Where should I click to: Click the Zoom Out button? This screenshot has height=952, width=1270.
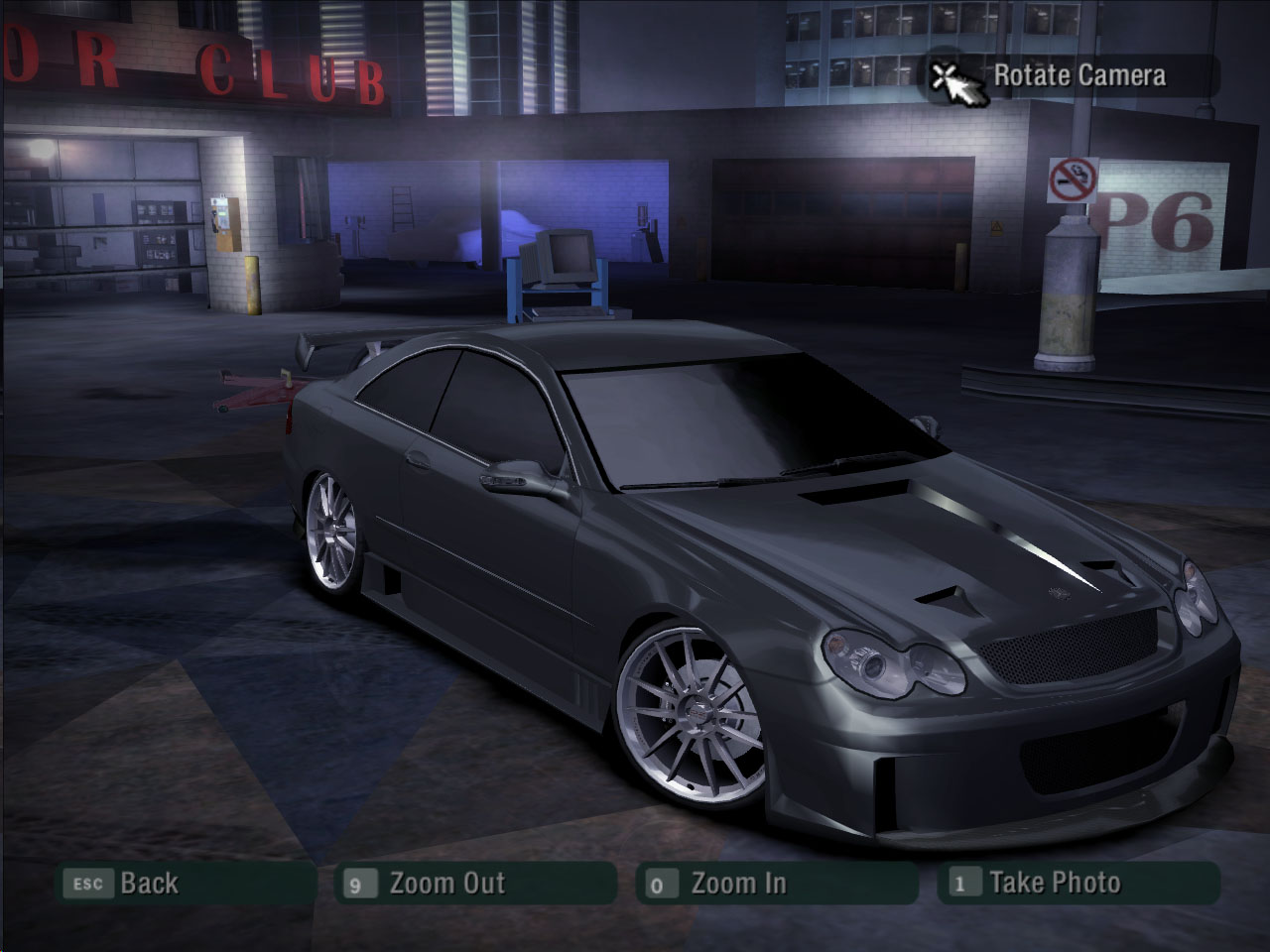476,883
